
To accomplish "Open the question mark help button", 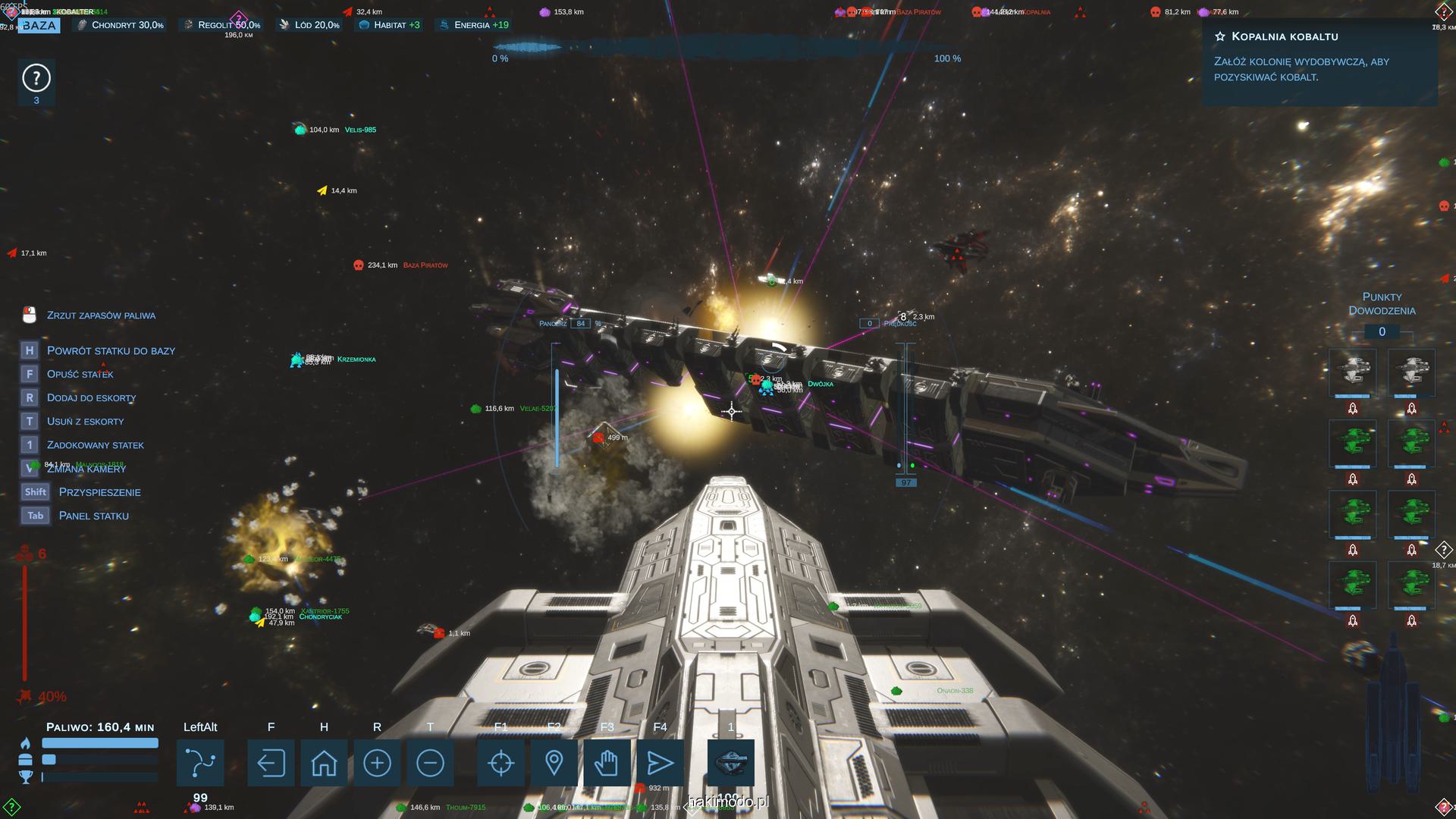I will coord(36,78).
